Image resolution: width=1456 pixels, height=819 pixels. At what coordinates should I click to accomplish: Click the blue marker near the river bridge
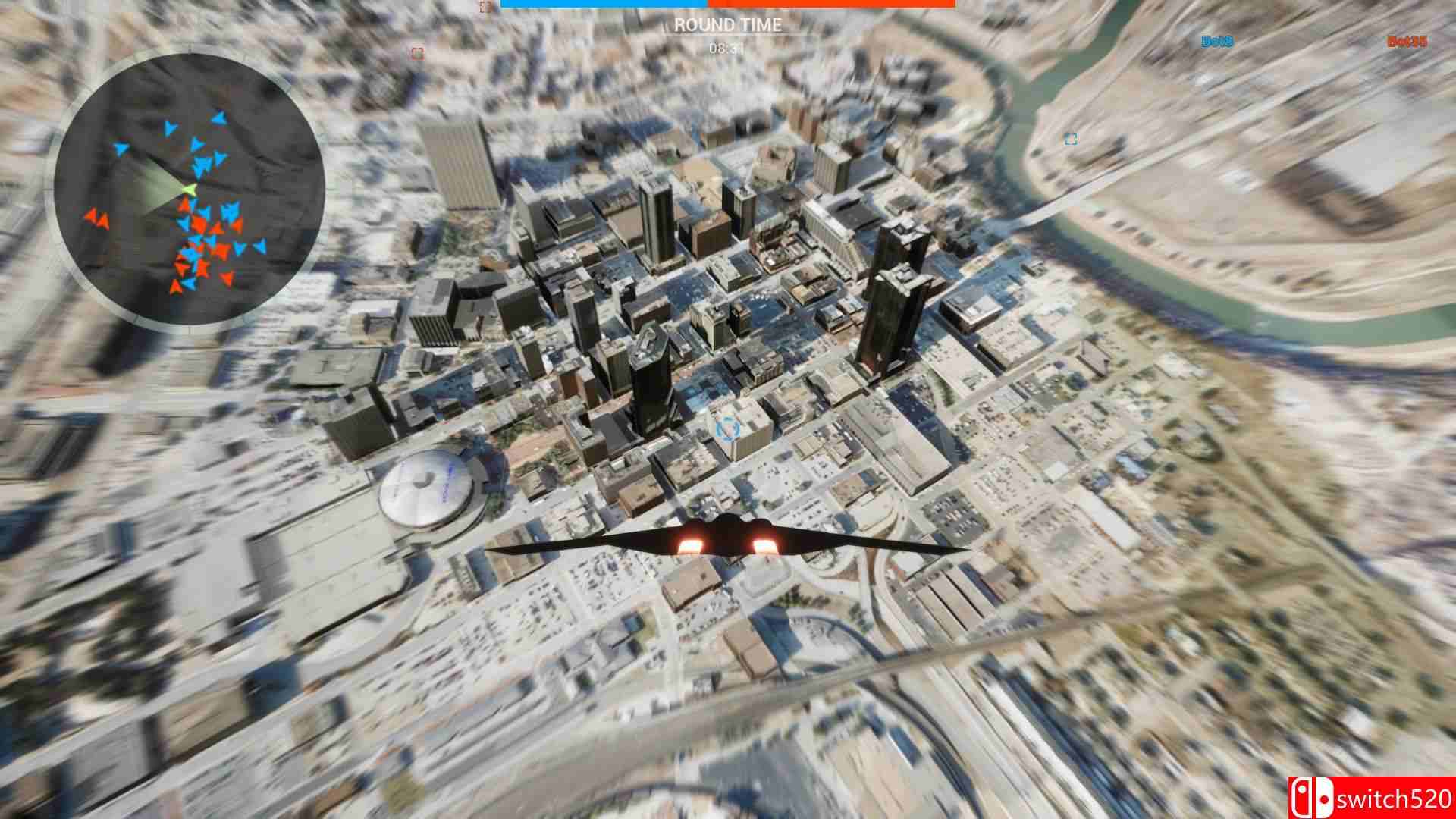1070,141
